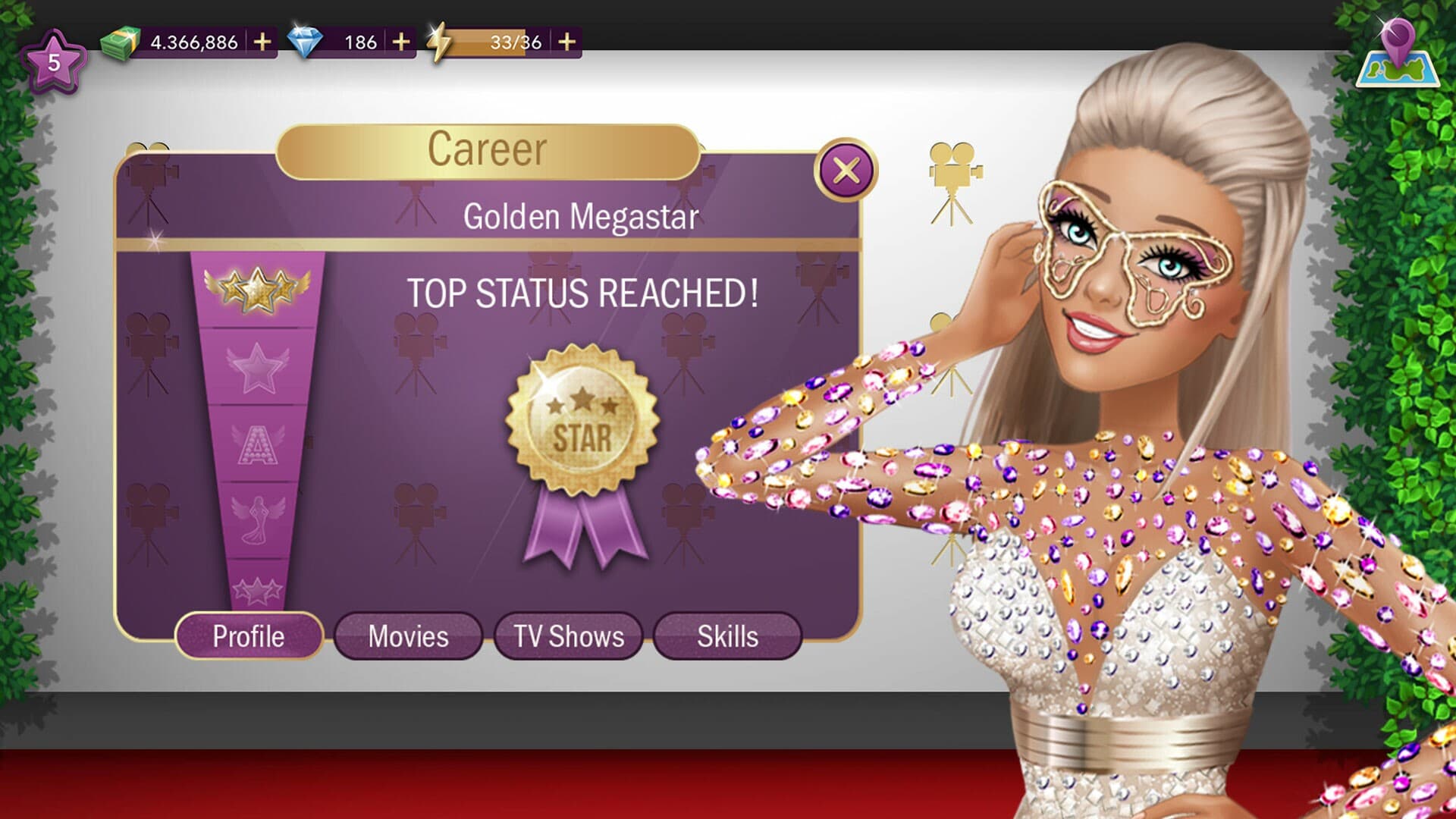Select the Skills tab

coord(728,637)
